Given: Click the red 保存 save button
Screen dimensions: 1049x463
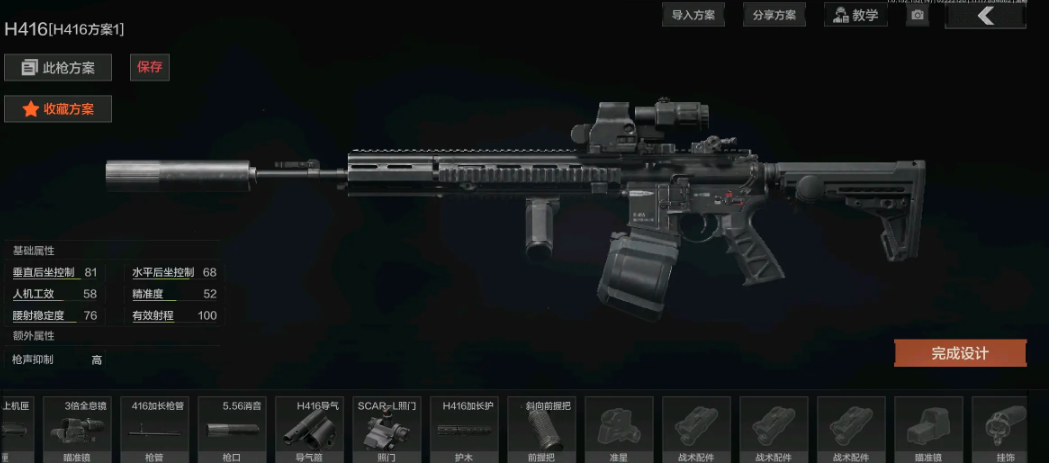Looking at the screenshot, I should click(150, 68).
